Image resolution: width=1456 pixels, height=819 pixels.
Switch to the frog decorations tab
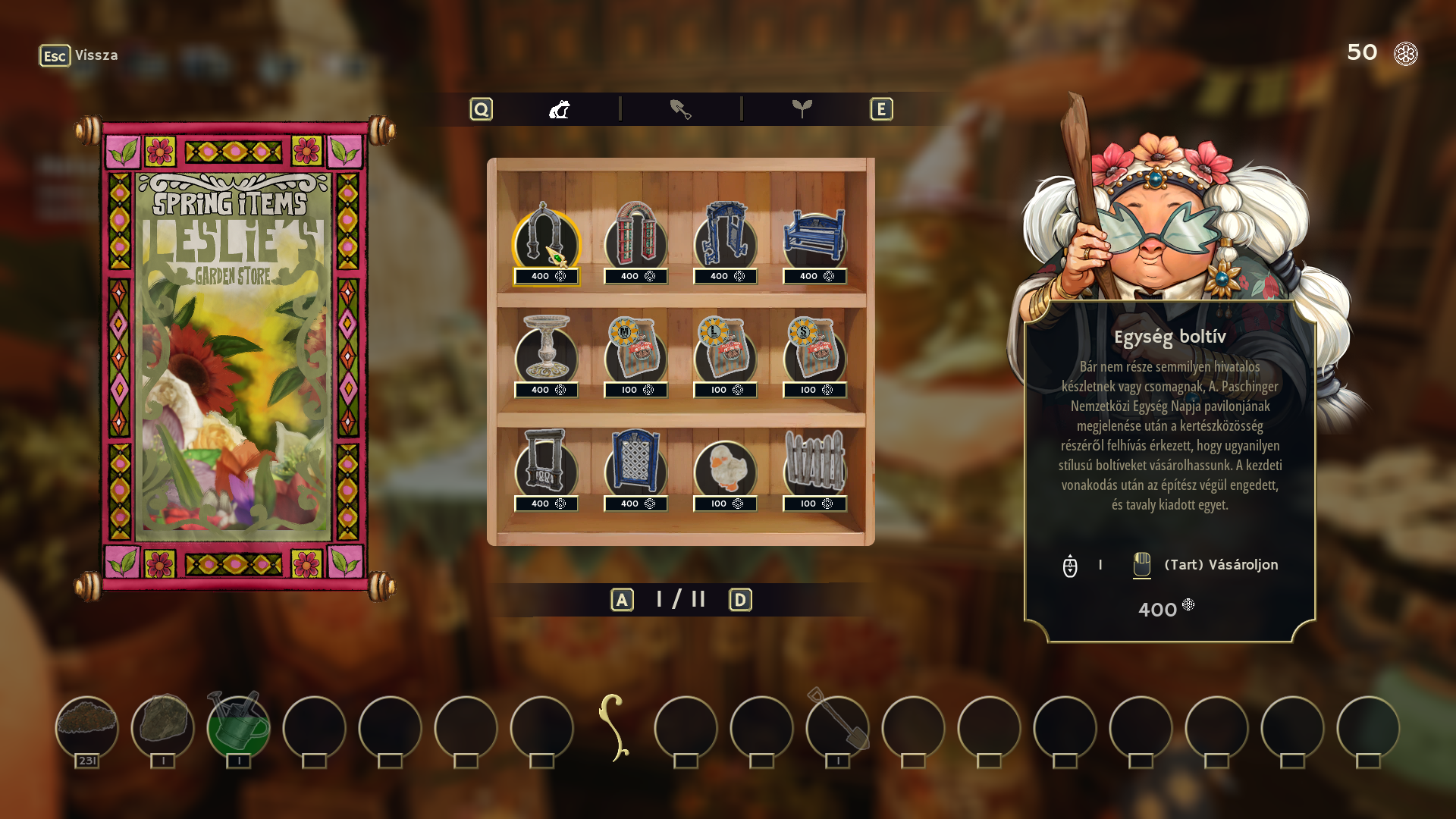tap(560, 110)
